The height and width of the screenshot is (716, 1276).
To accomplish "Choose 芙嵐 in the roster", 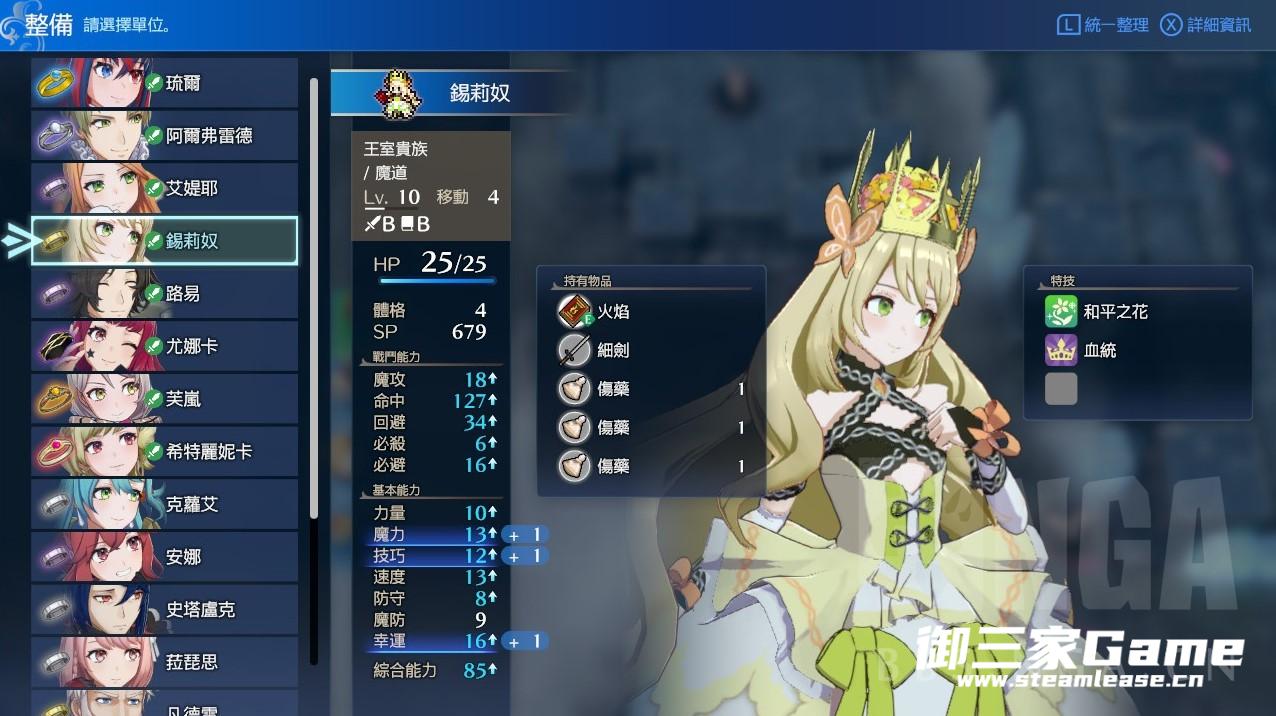I will click(165, 399).
